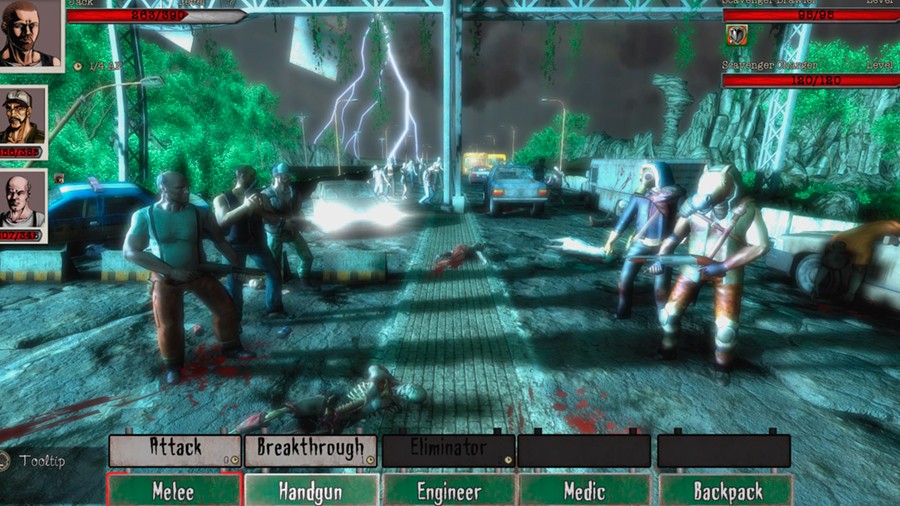Use the Attack skill
900x506 pixels.
tap(175, 449)
